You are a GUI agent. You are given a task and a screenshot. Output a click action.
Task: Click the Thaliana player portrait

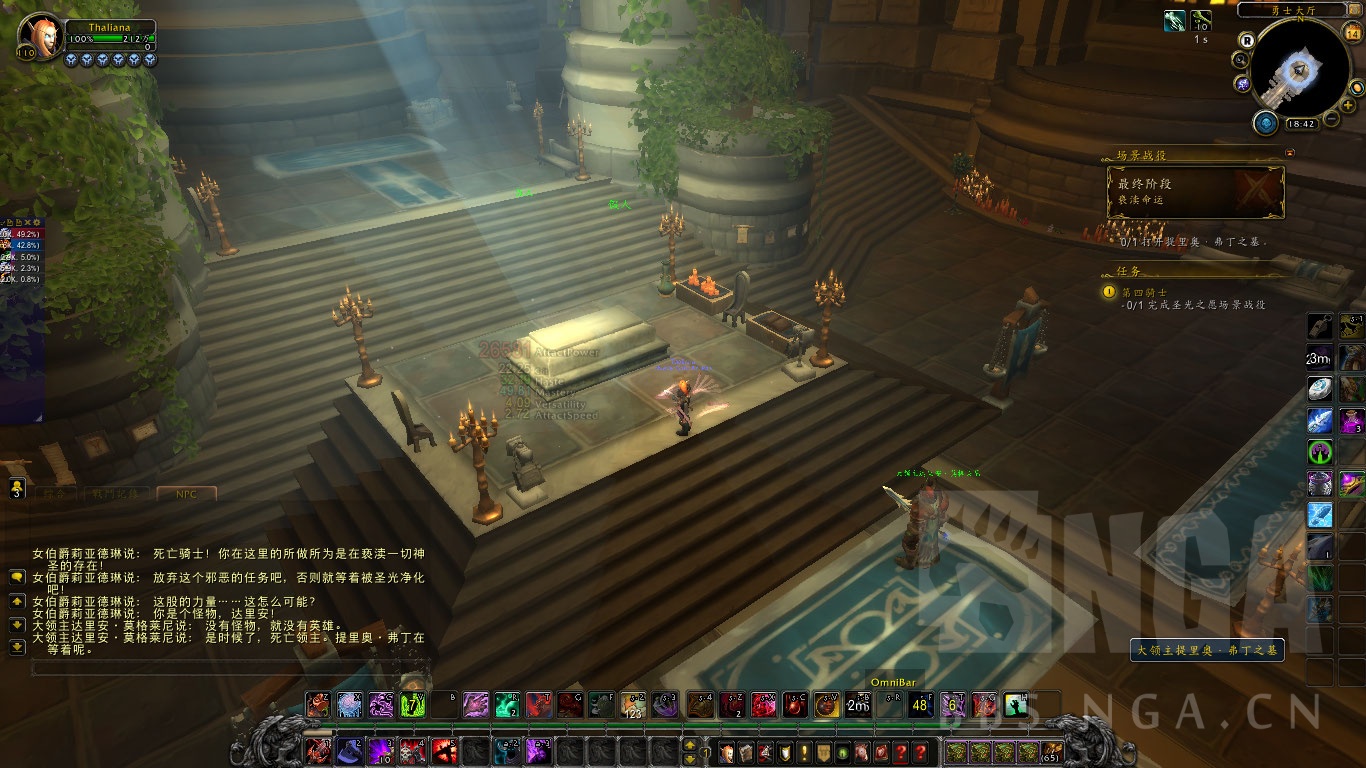coord(41,36)
